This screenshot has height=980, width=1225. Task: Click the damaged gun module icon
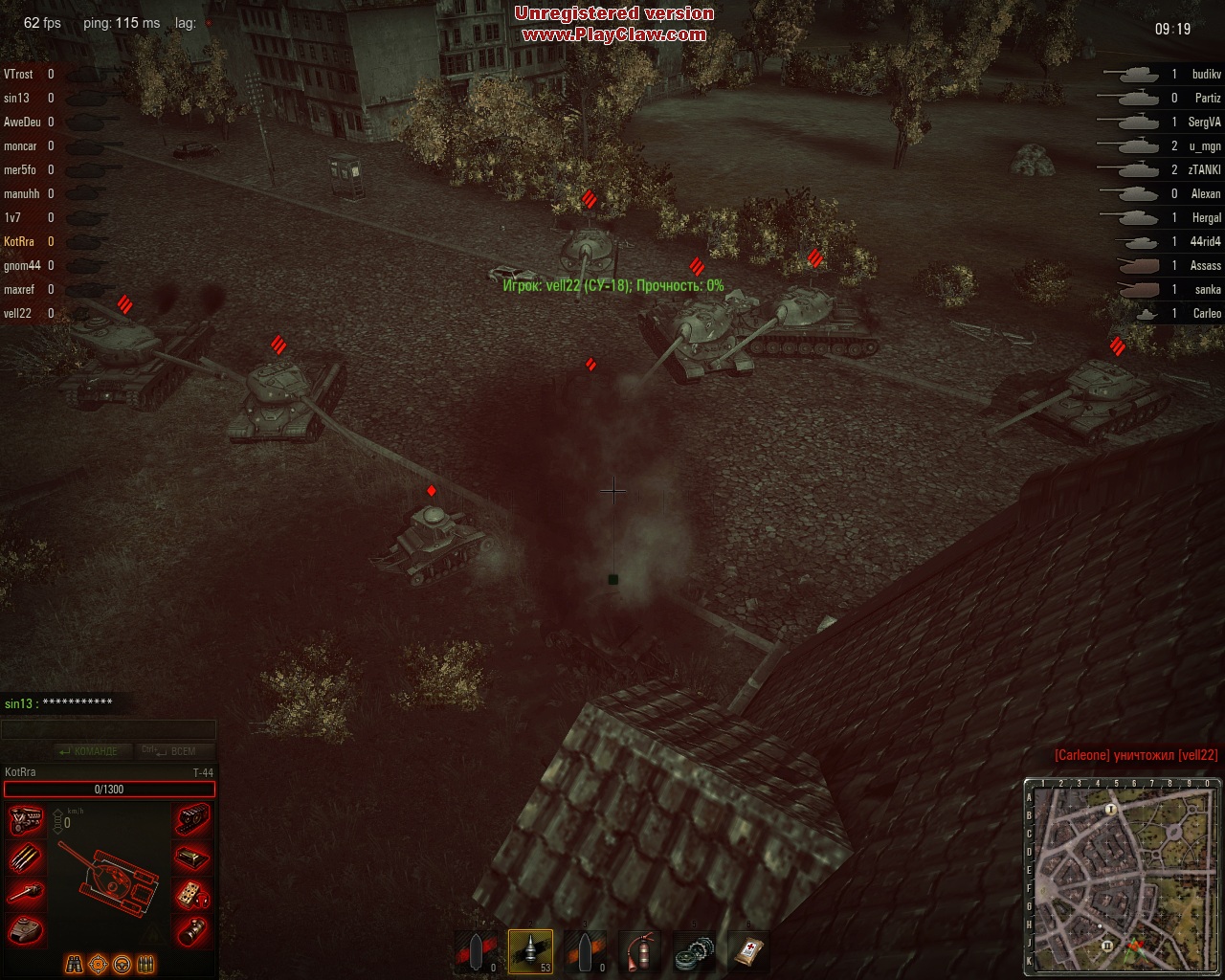[26, 894]
